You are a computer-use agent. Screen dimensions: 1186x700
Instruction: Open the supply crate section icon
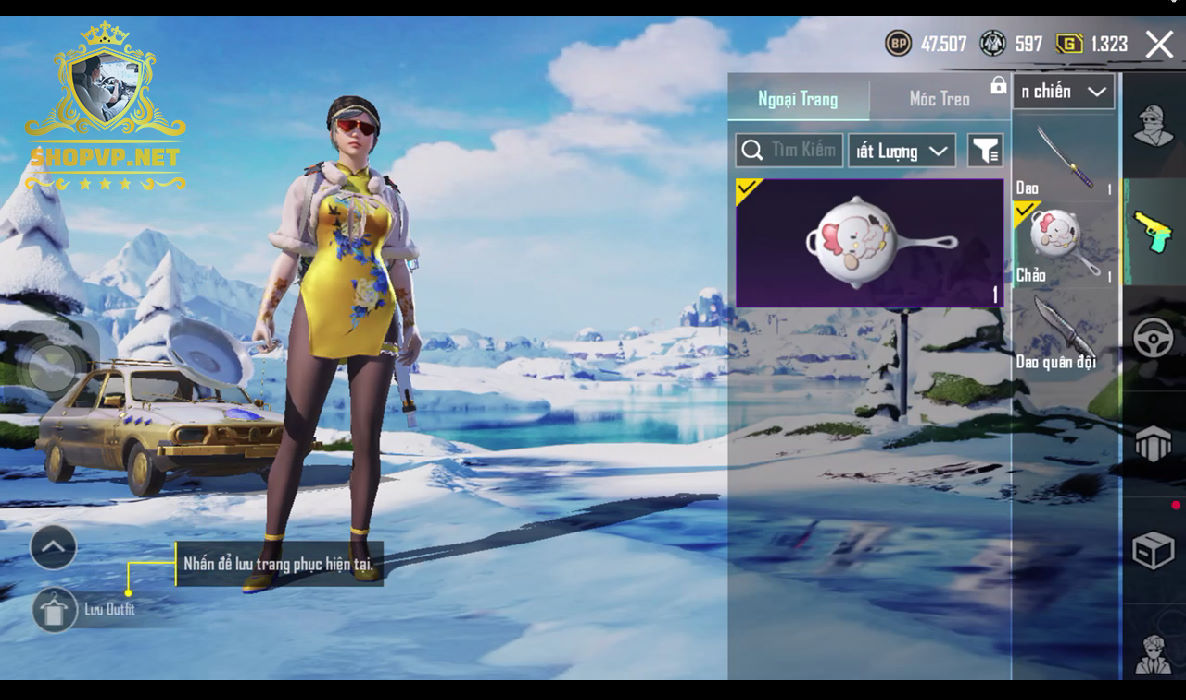[1153, 549]
